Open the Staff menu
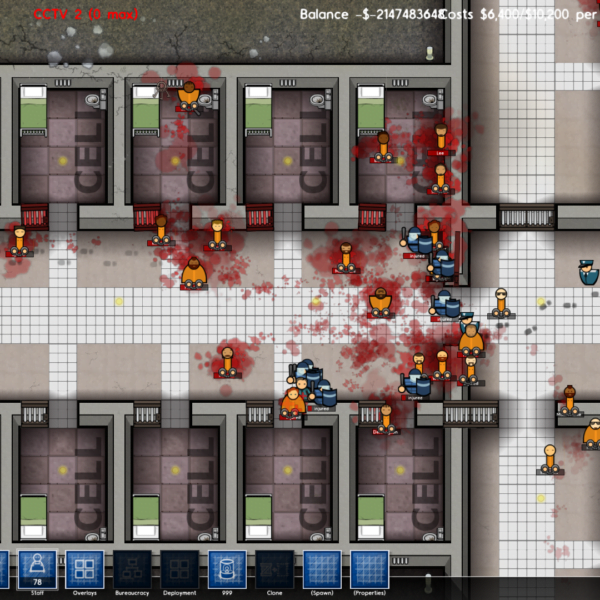This screenshot has width=600, height=600. pyautogui.click(x=38, y=569)
